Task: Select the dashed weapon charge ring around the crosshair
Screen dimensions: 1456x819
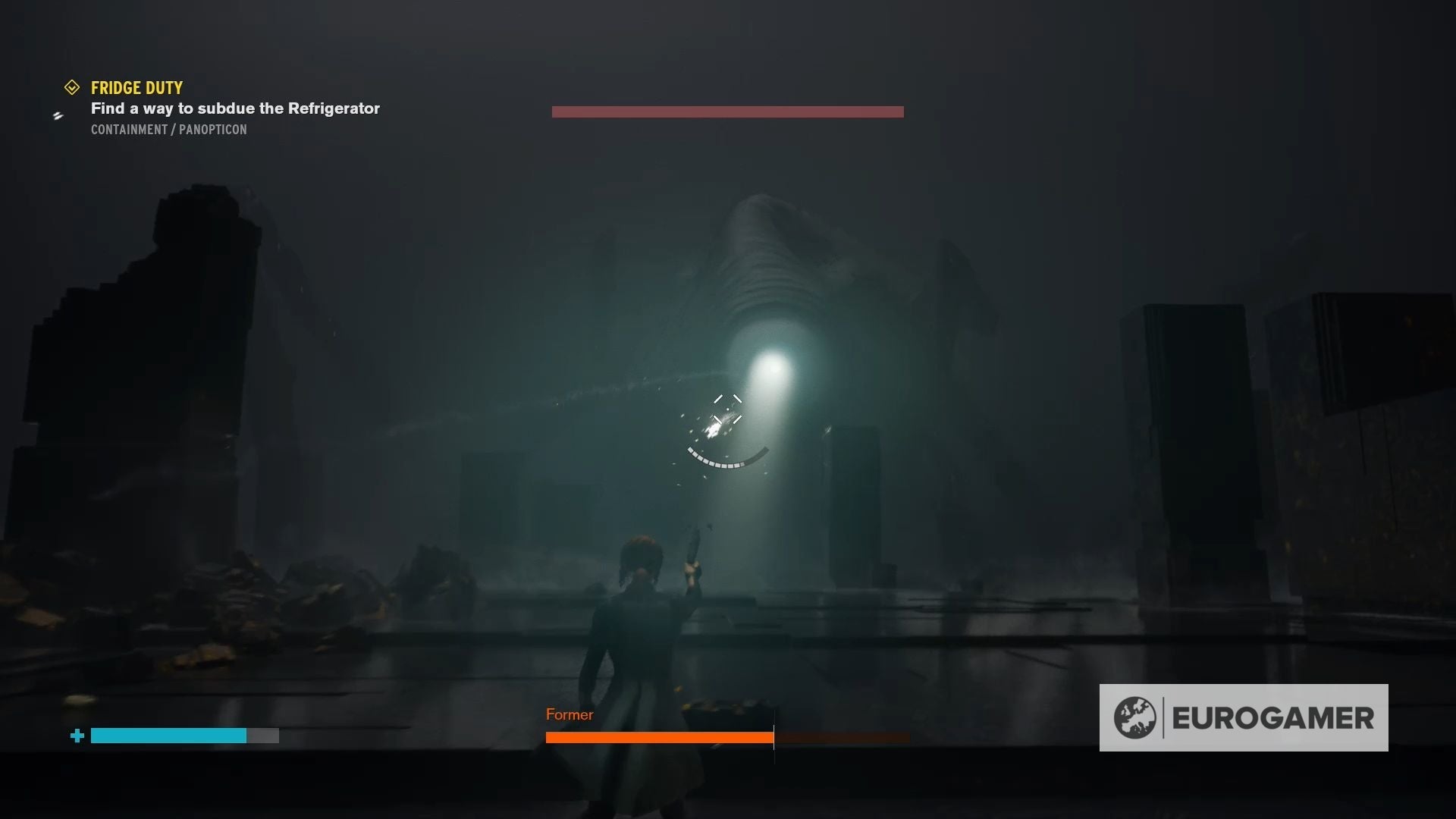Action: [726, 461]
